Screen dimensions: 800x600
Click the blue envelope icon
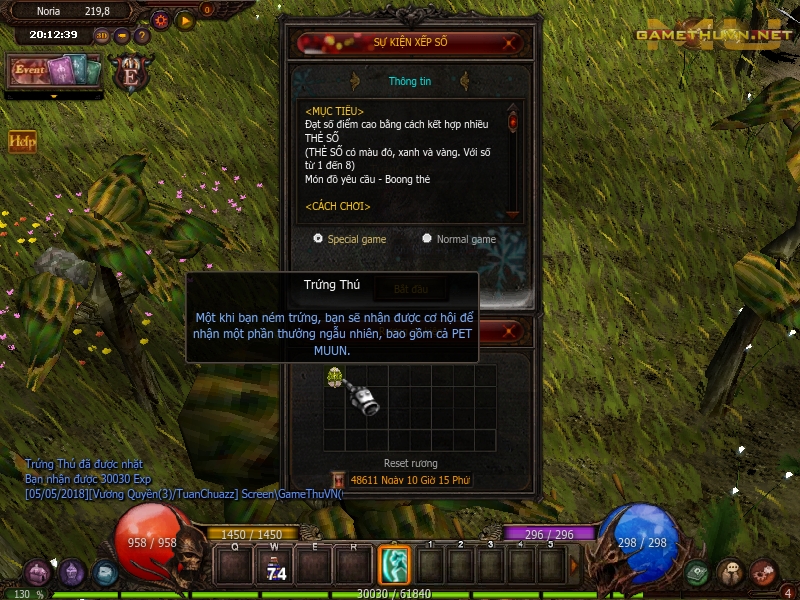[105, 572]
